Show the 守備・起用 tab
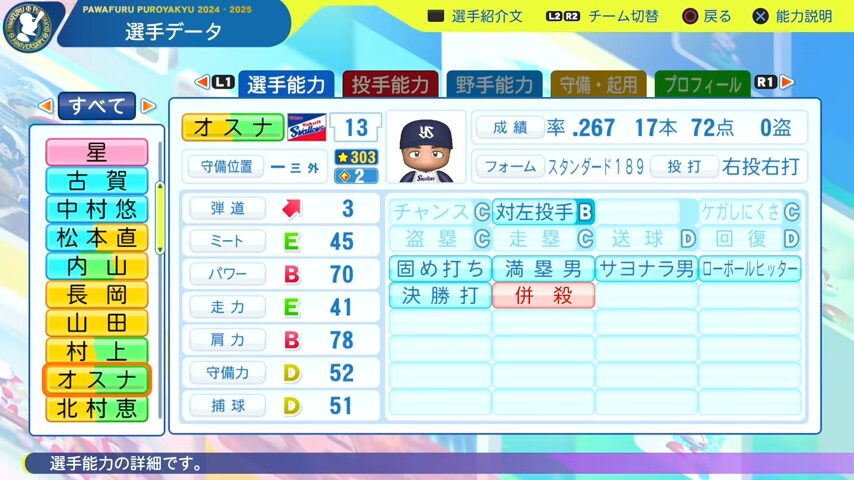The image size is (854, 480). click(598, 85)
